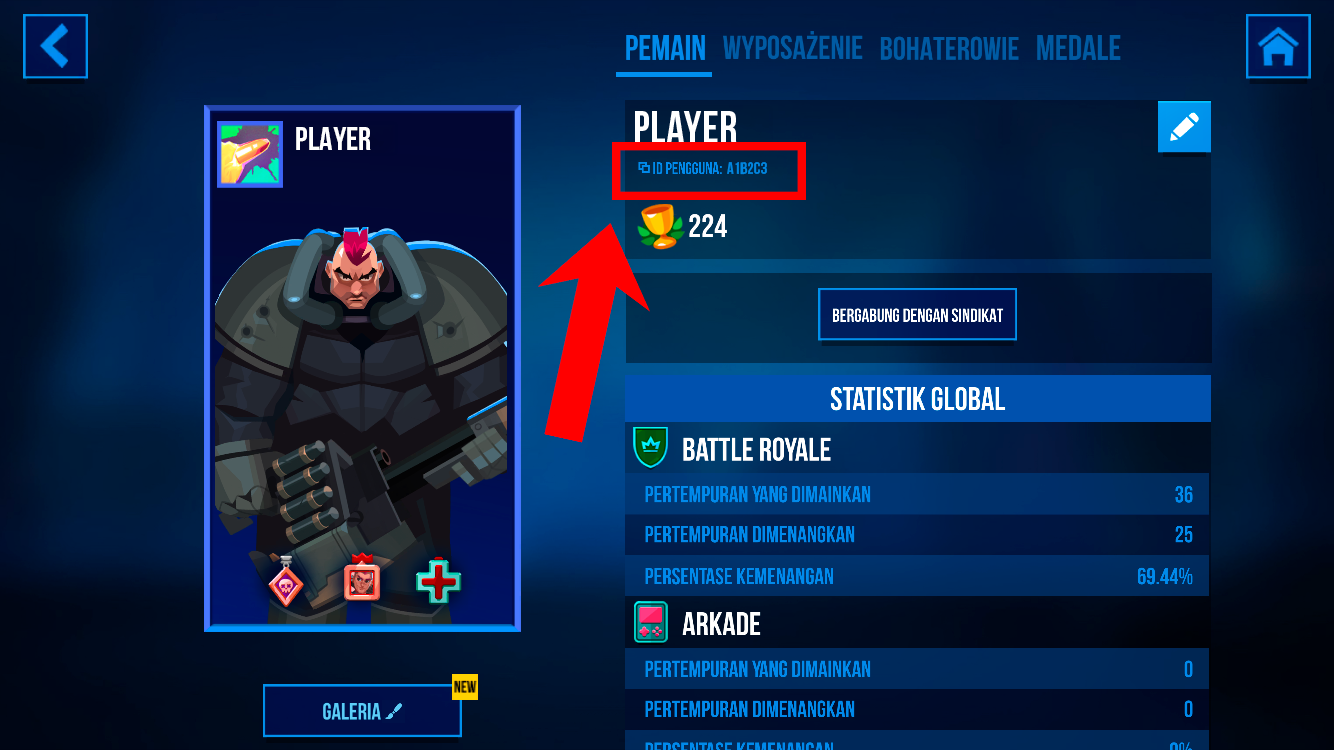The image size is (1334, 750).
Task: Return to the home screen
Action: [1277, 46]
